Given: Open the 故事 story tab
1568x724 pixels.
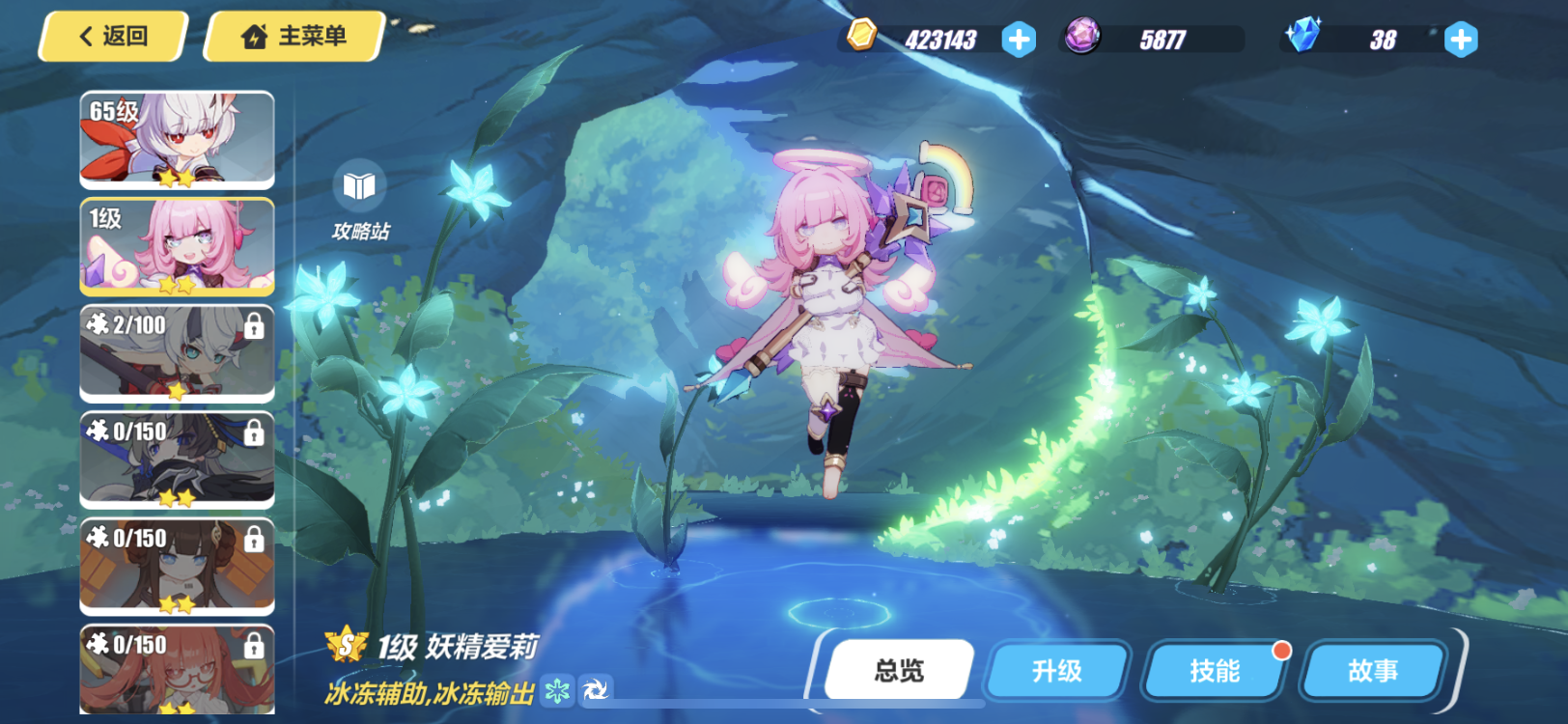Looking at the screenshot, I should [x=1372, y=671].
